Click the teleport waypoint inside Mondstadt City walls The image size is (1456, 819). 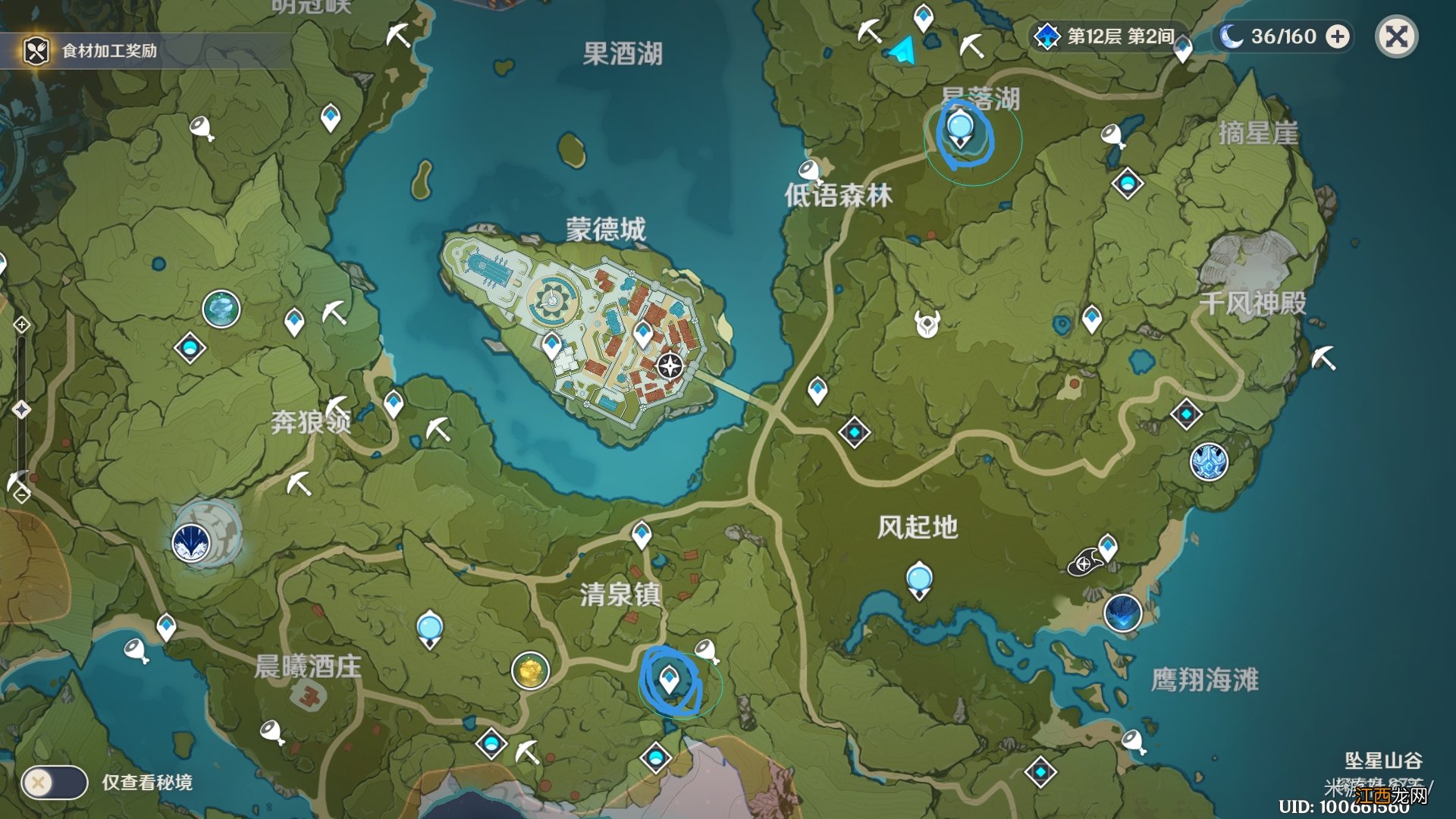[x=641, y=332]
